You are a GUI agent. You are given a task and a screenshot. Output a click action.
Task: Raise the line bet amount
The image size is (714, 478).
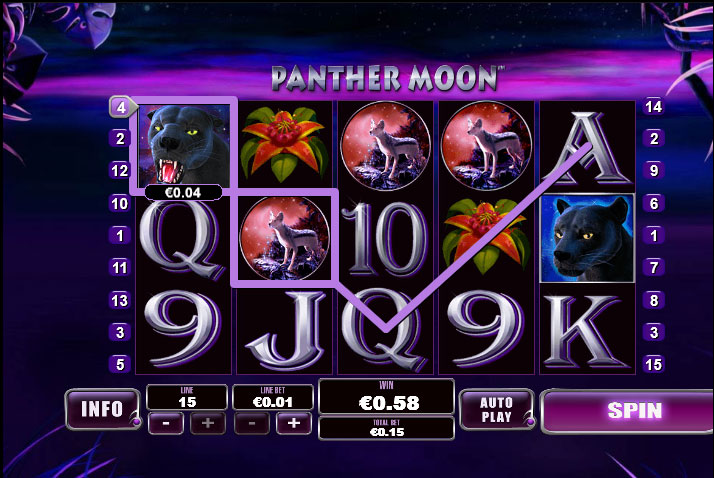(x=294, y=423)
